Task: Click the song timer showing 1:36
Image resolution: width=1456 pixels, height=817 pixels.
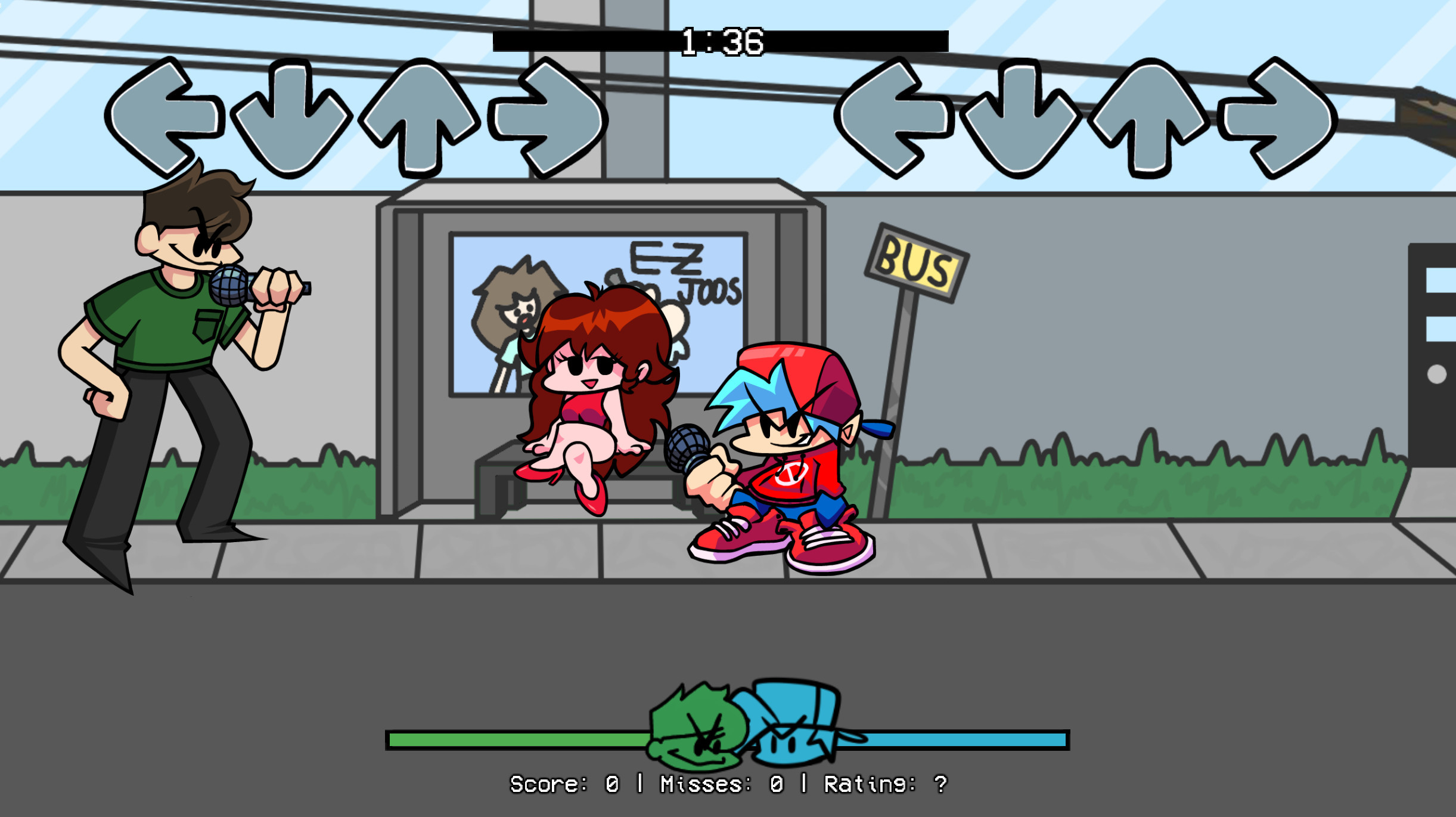Action: coord(722,41)
